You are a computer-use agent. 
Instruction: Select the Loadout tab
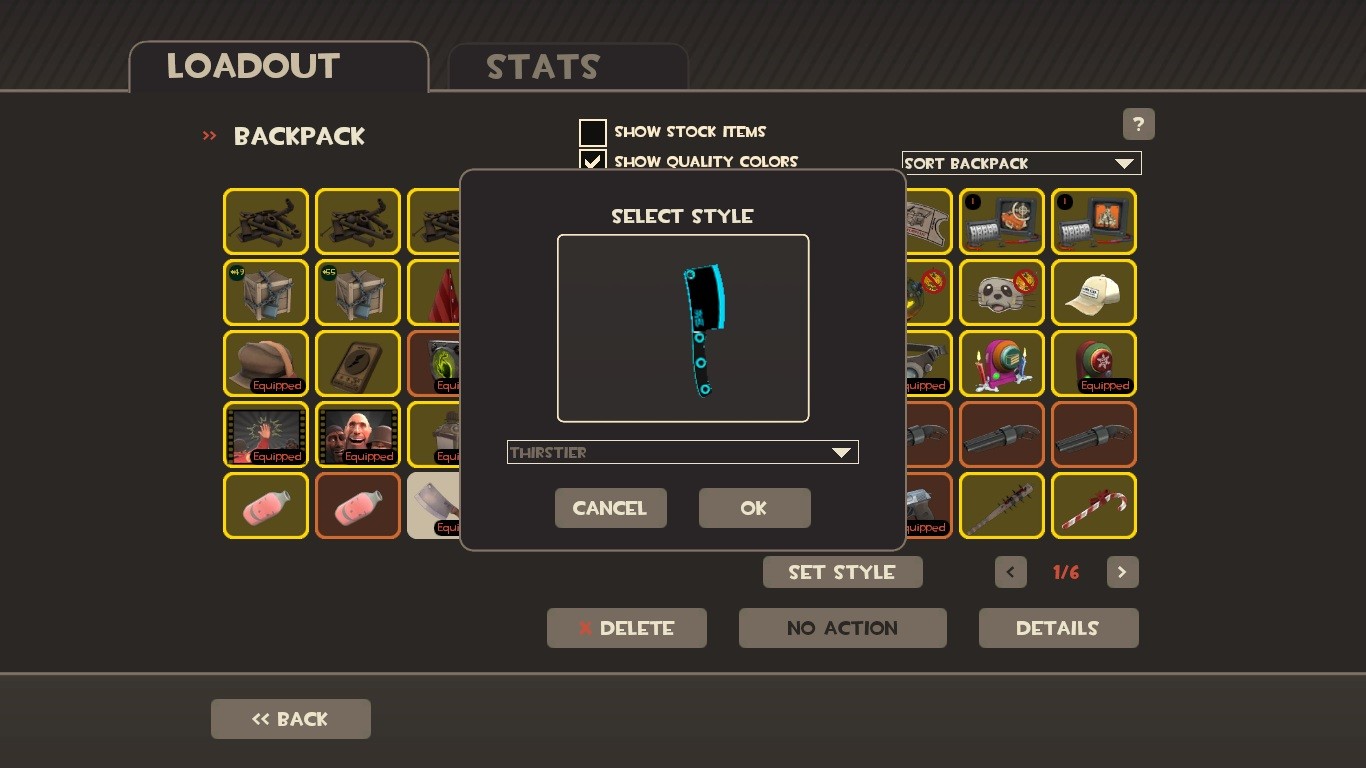pos(251,66)
